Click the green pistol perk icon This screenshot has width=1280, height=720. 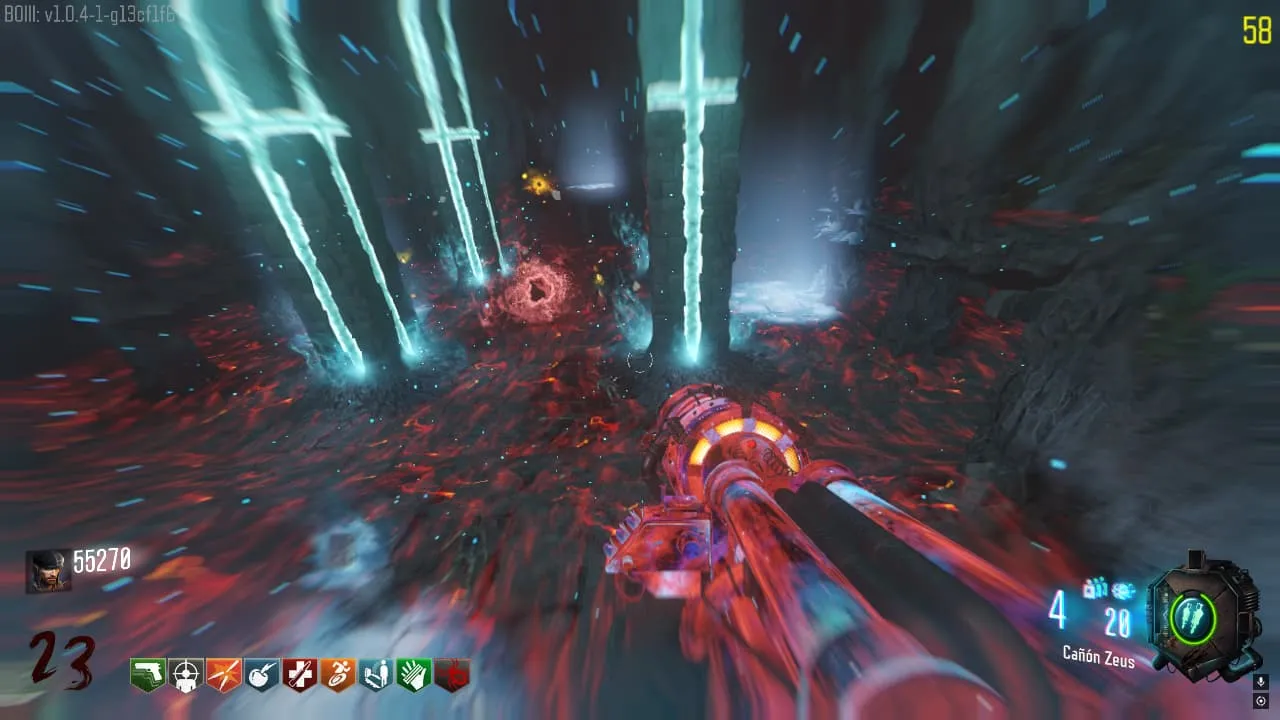point(148,675)
